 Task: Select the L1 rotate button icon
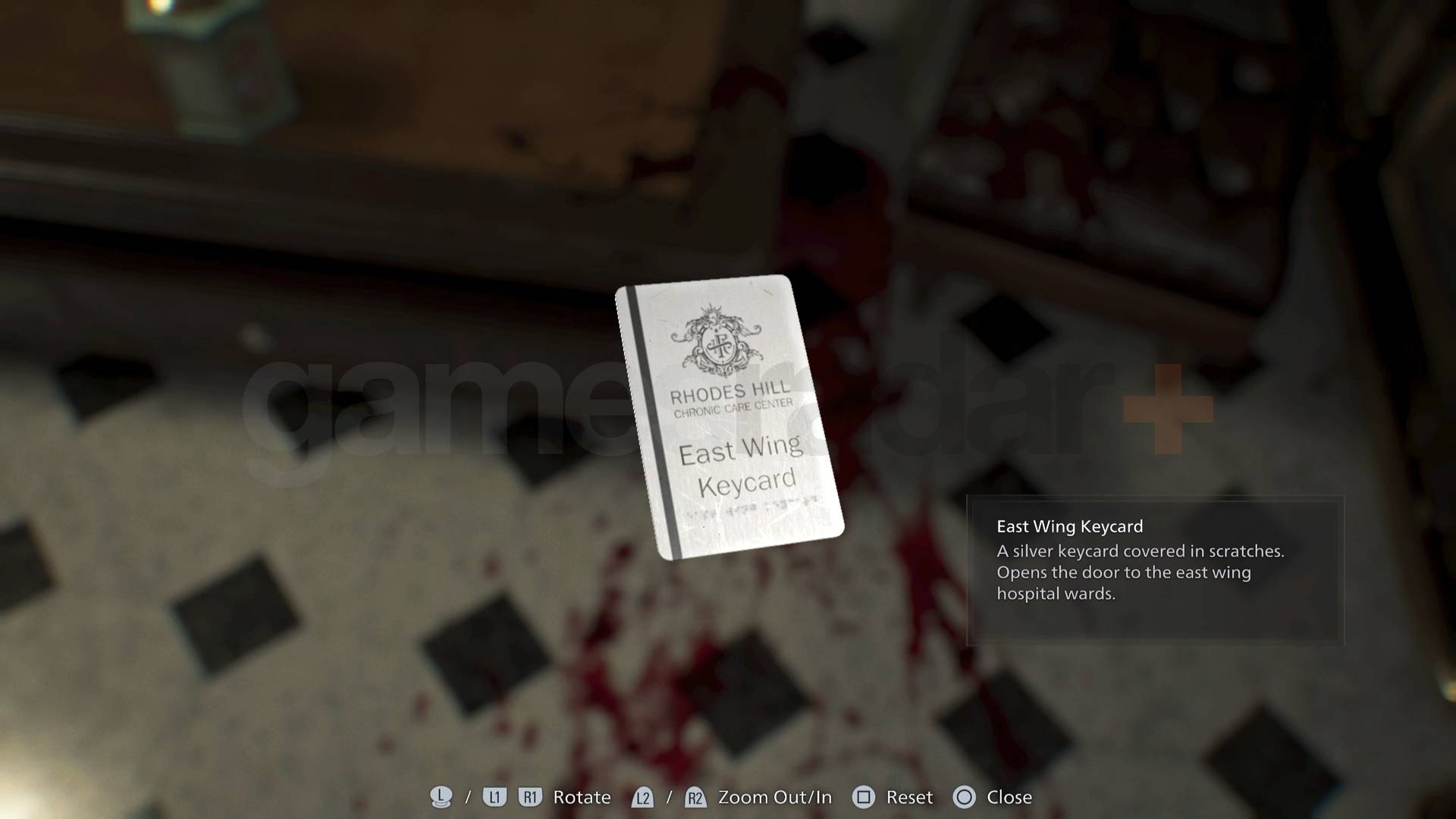494,797
